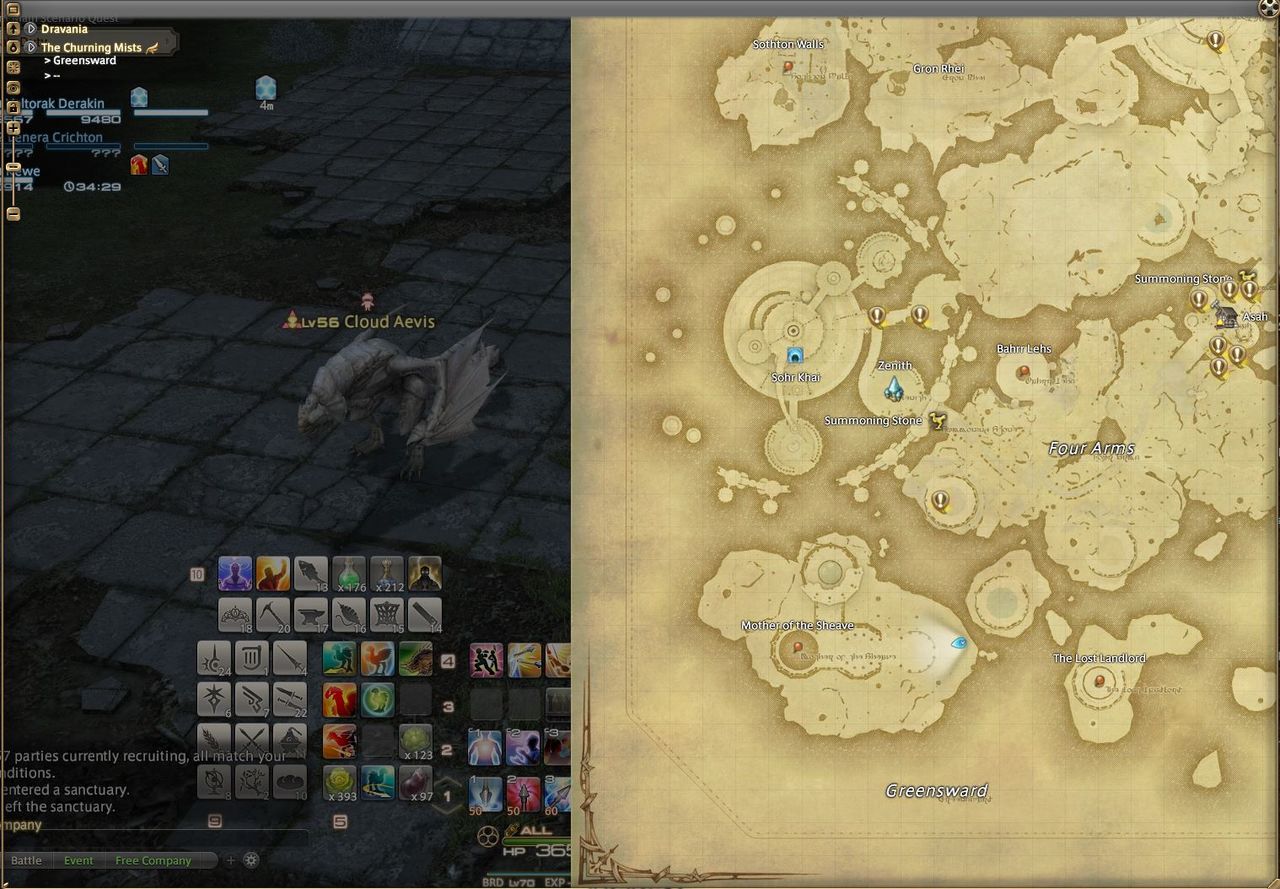
Task: Use the green potion stack of 176
Action: pyautogui.click(x=349, y=574)
